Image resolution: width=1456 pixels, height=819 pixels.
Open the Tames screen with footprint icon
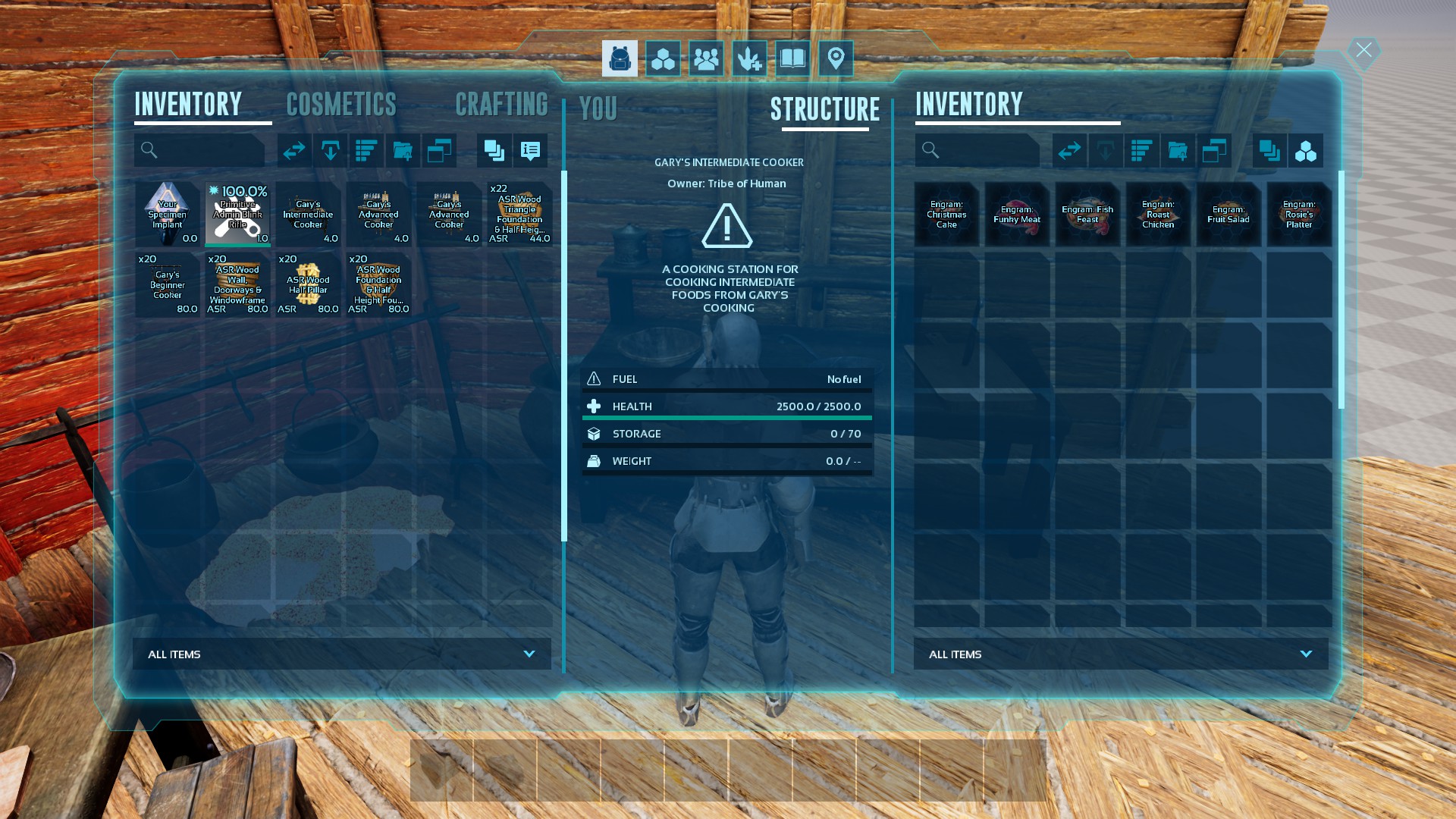[749, 58]
